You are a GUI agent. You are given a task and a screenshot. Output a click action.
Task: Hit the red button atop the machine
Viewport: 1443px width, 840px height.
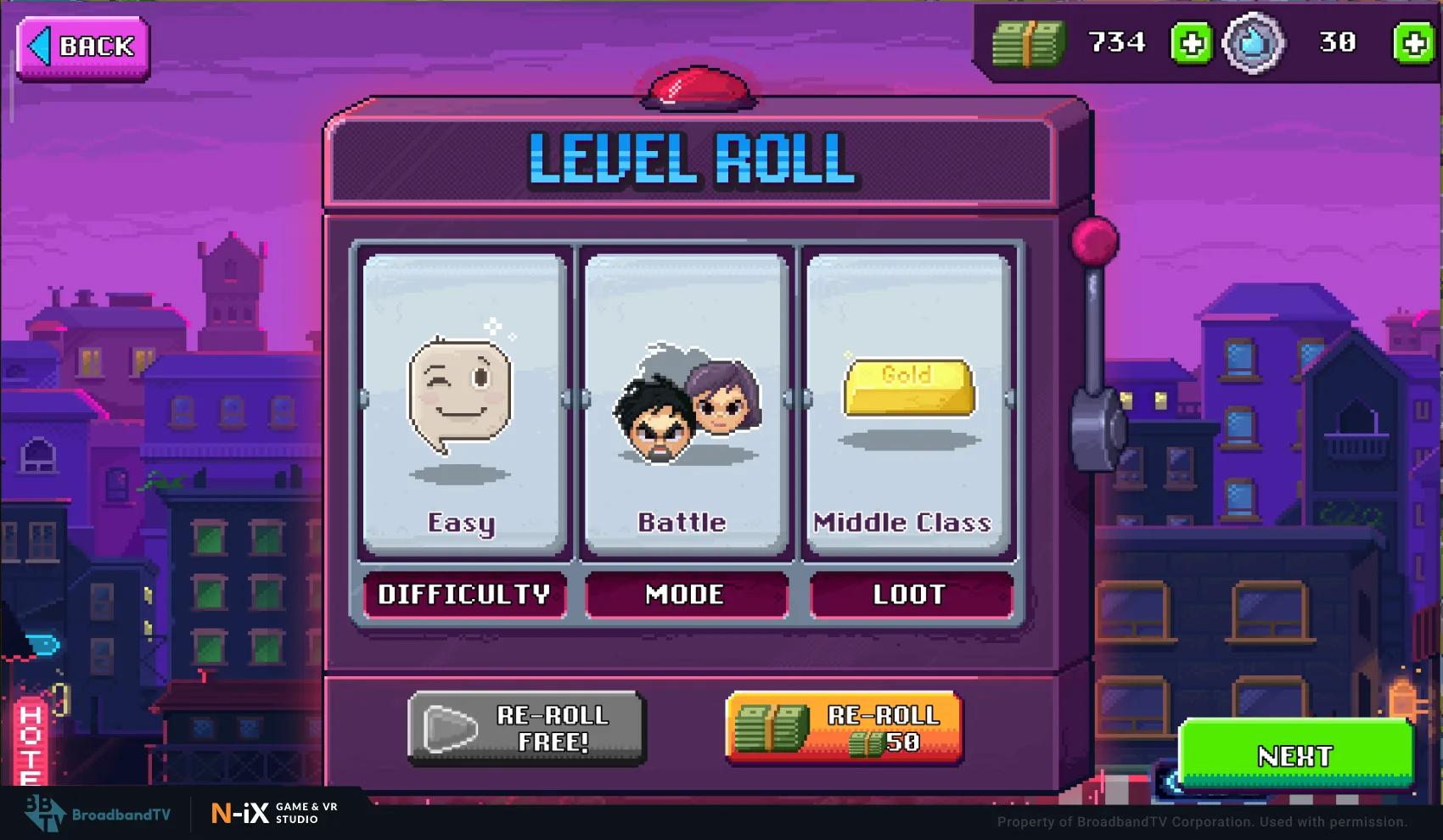(698, 87)
